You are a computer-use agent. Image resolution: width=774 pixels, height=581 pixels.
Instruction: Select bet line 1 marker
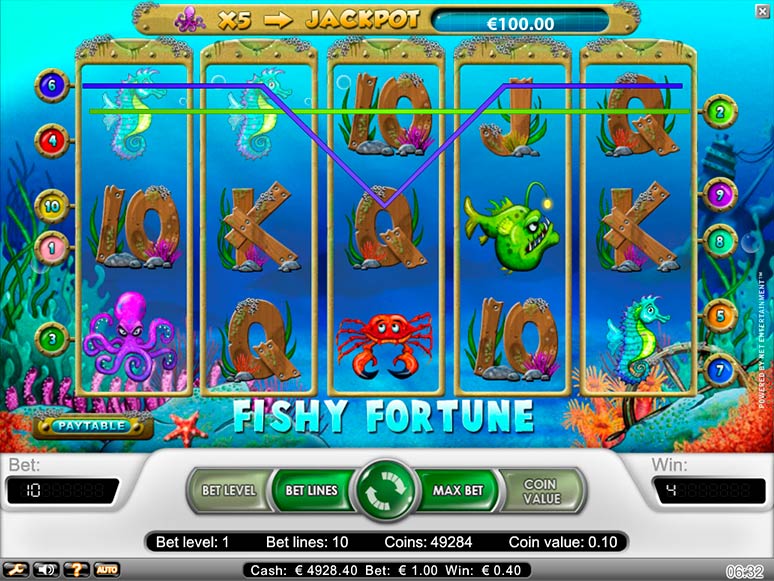pyautogui.click(x=51, y=245)
